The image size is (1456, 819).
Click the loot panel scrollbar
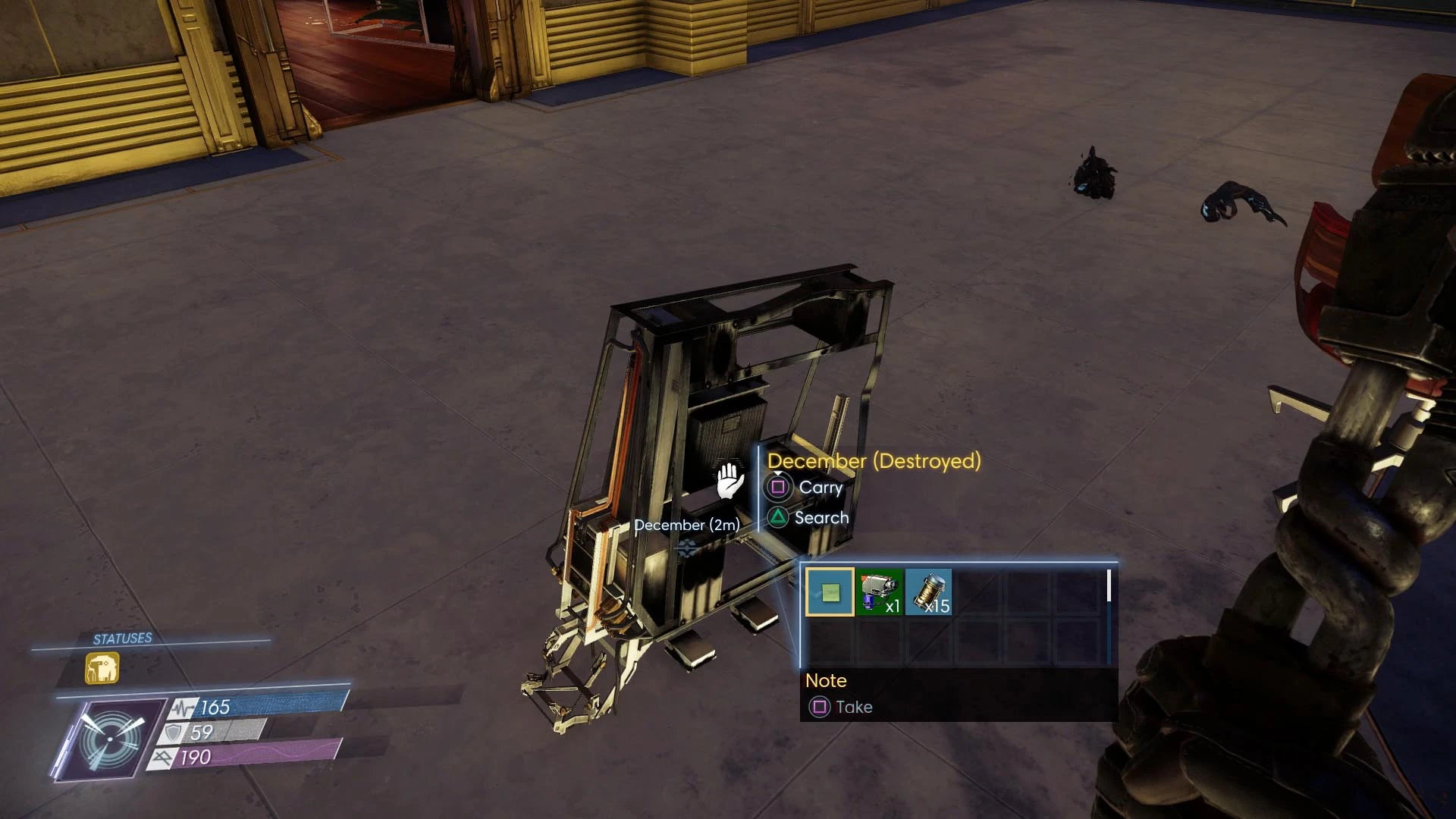pos(1109,586)
